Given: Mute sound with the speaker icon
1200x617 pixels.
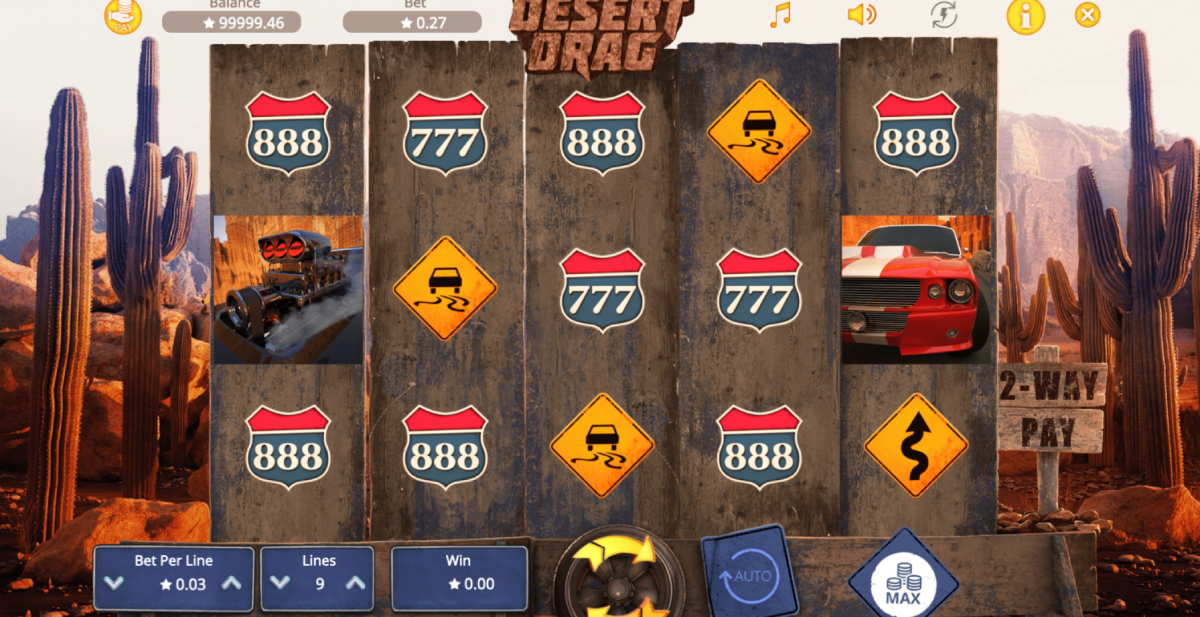Looking at the screenshot, I should [x=860, y=14].
